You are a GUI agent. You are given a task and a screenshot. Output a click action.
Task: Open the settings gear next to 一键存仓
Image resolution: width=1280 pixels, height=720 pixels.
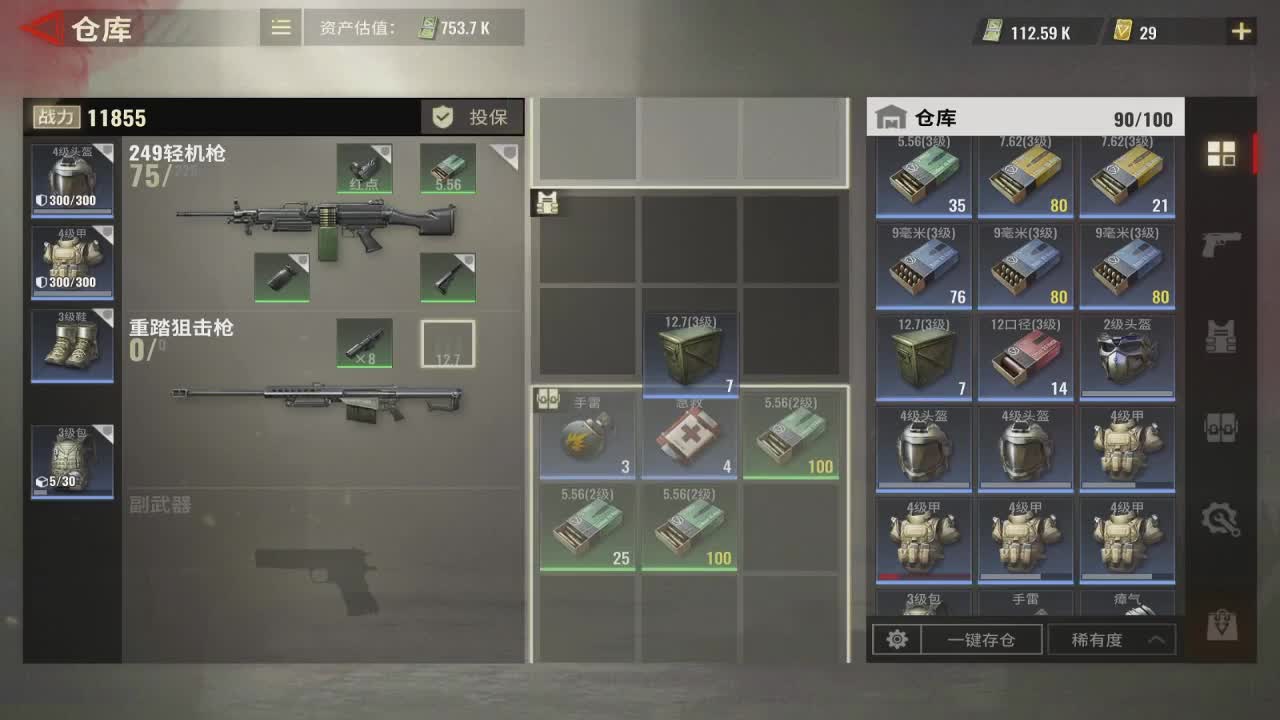pos(897,639)
